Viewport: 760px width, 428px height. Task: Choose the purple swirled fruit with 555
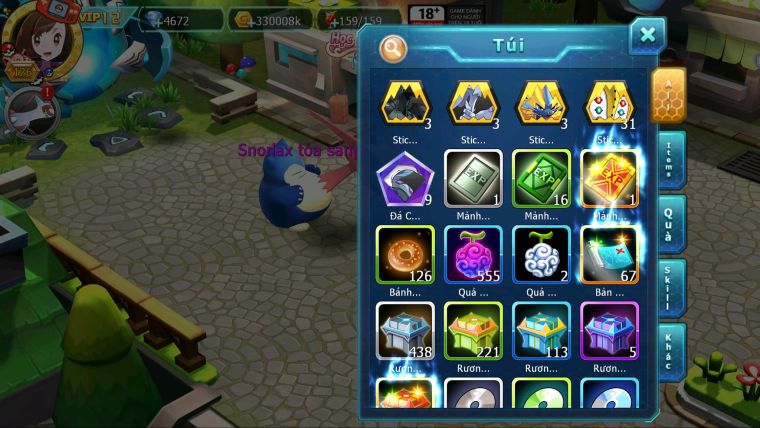[473, 252]
